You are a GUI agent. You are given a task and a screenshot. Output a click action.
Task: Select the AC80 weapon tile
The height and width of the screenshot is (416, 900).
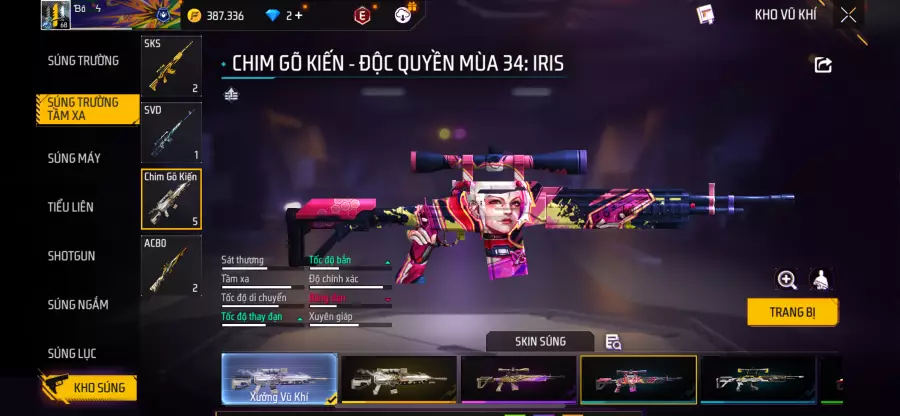(x=171, y=266)
